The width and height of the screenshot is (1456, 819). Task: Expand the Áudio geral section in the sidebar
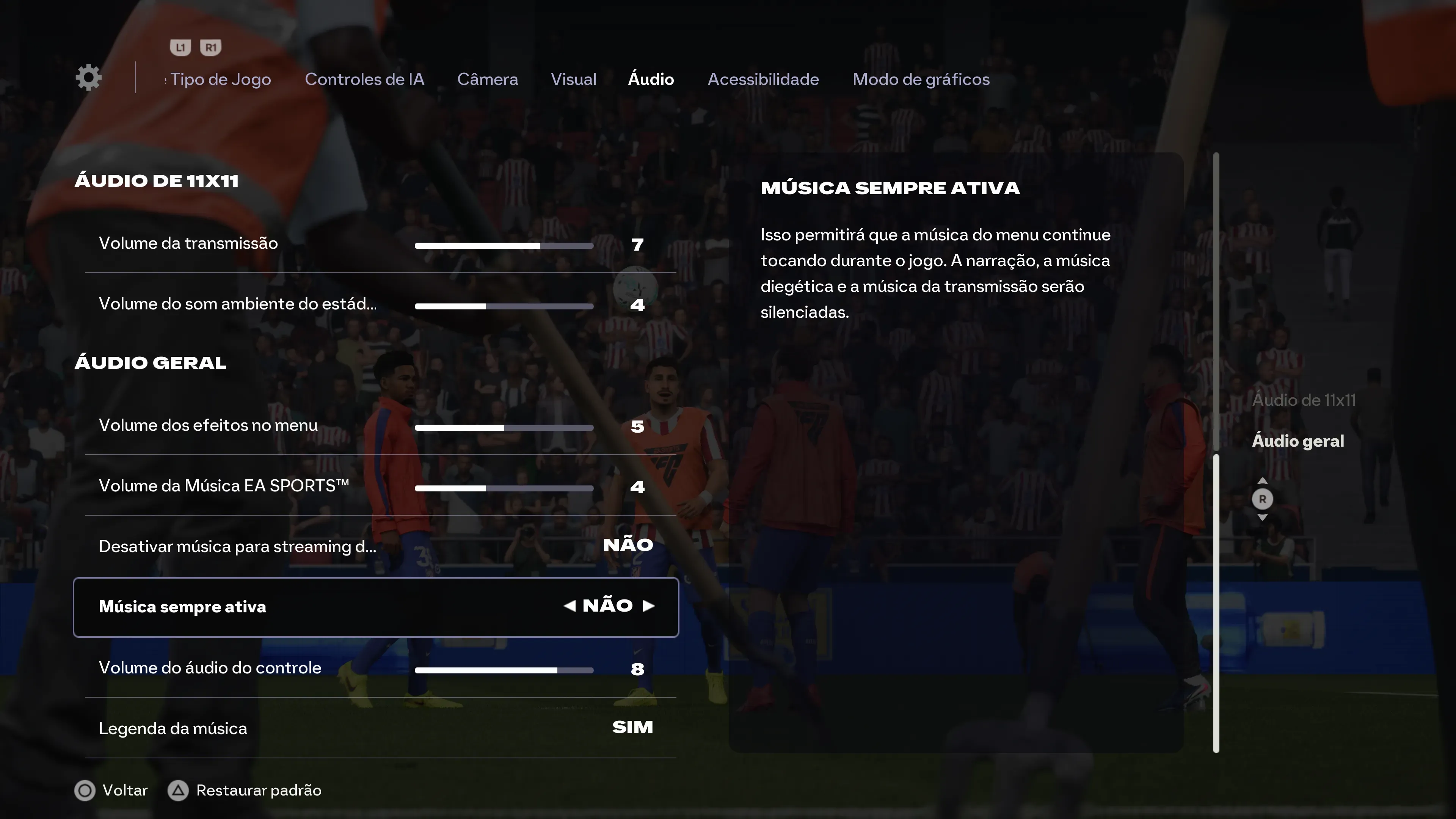[1298, 441]
